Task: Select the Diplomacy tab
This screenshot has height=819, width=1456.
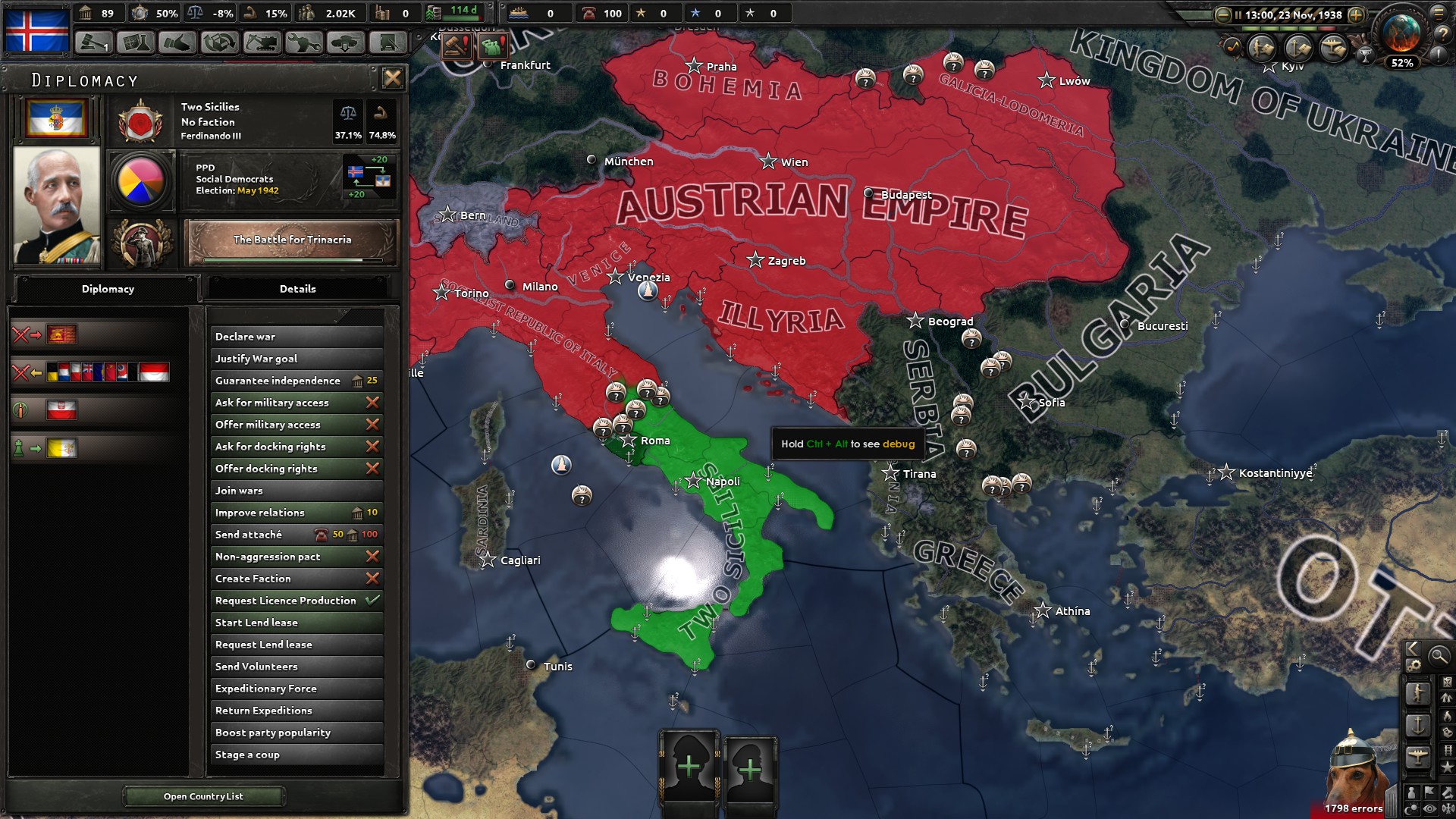Action: coord(108,289)
